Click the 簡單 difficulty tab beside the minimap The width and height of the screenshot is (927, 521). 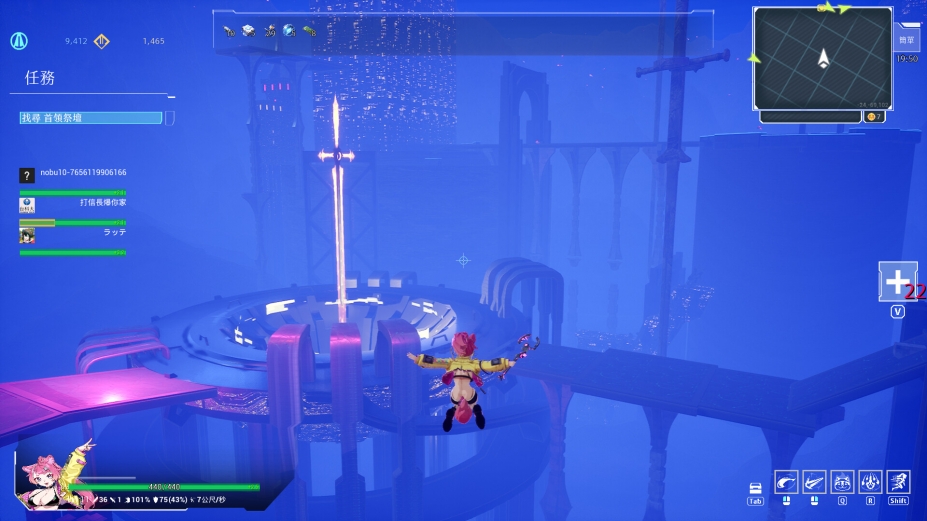coord(907,41)
